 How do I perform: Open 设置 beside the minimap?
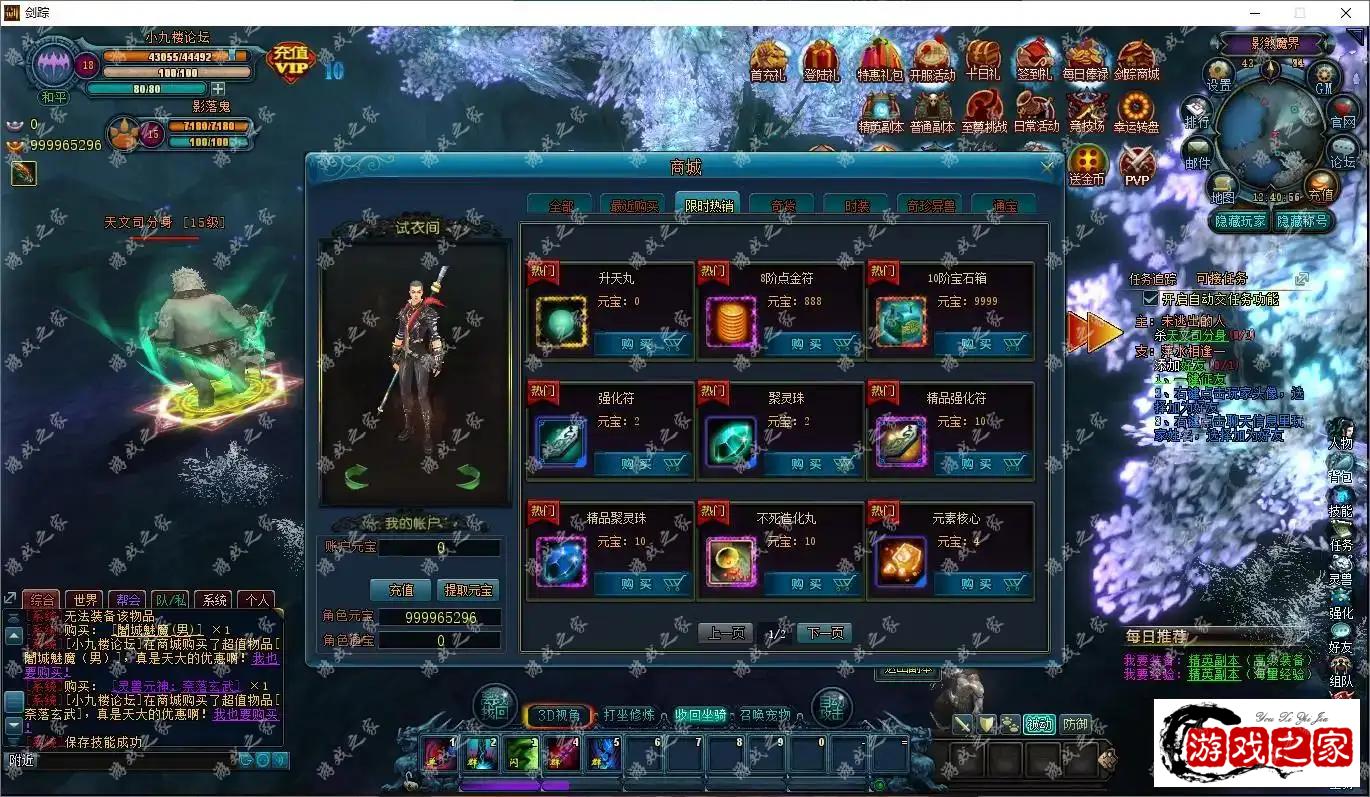pos(1219,75)
